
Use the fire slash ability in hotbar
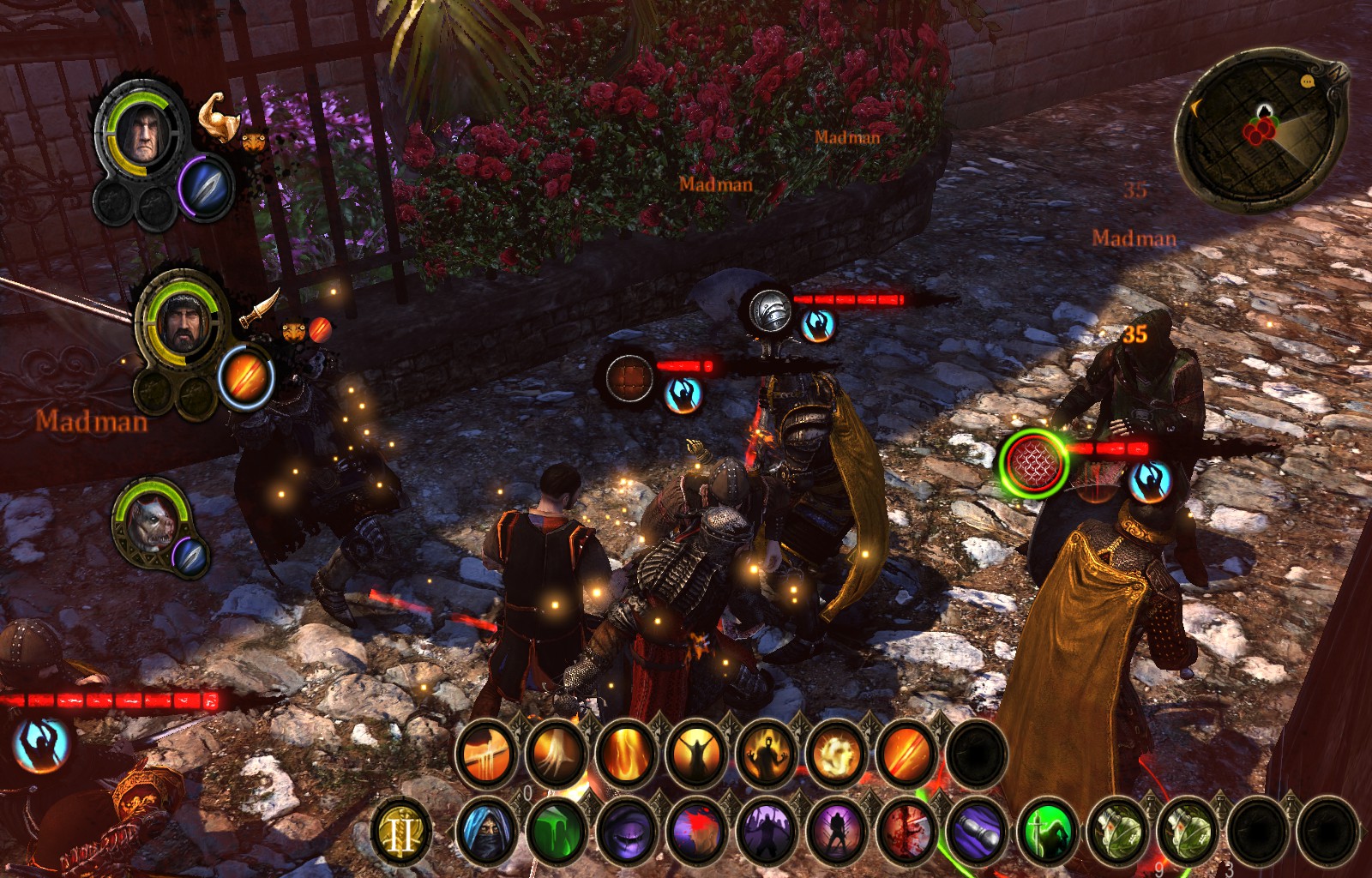coord(906,755)
